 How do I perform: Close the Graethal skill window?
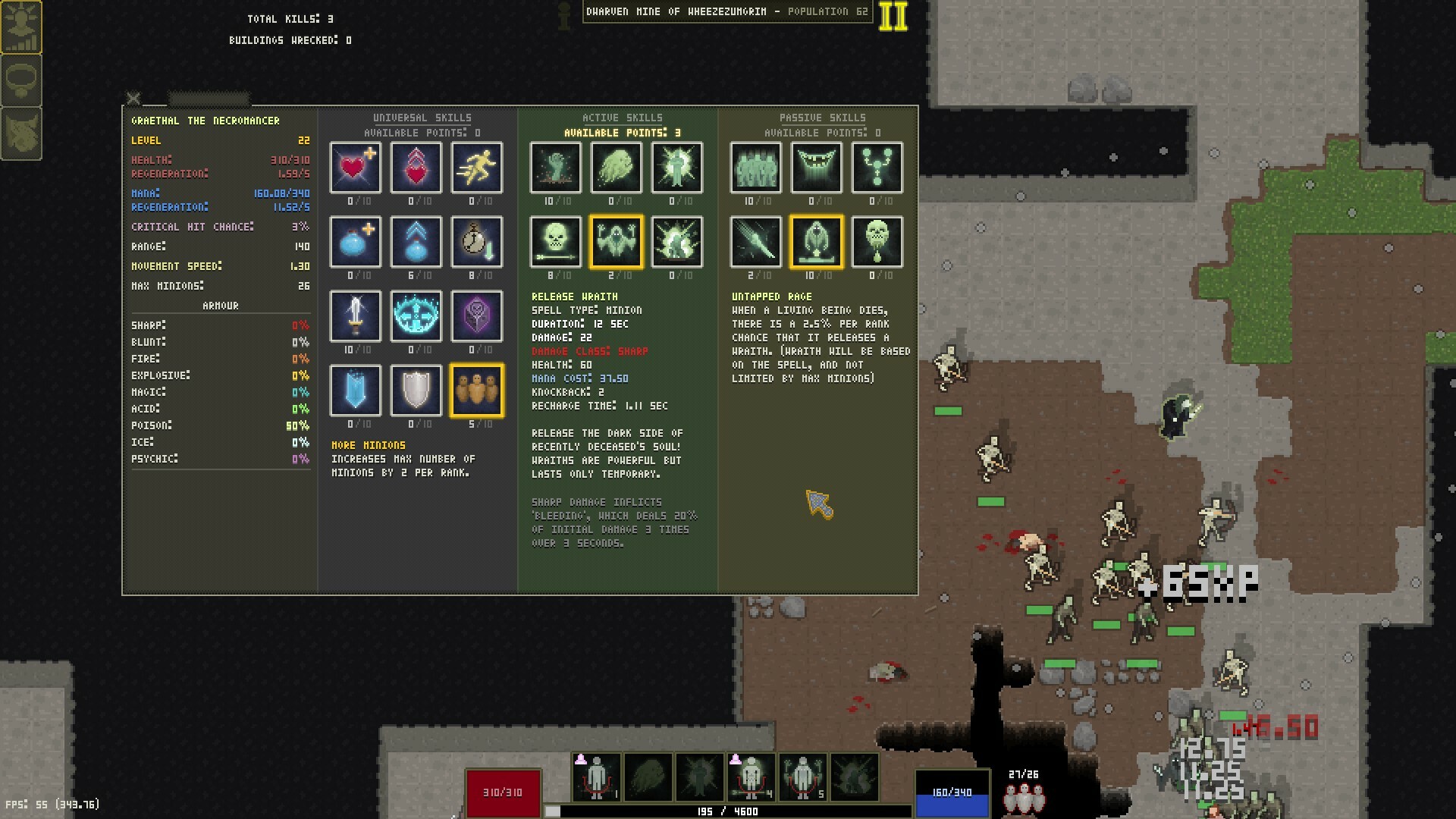133,99
